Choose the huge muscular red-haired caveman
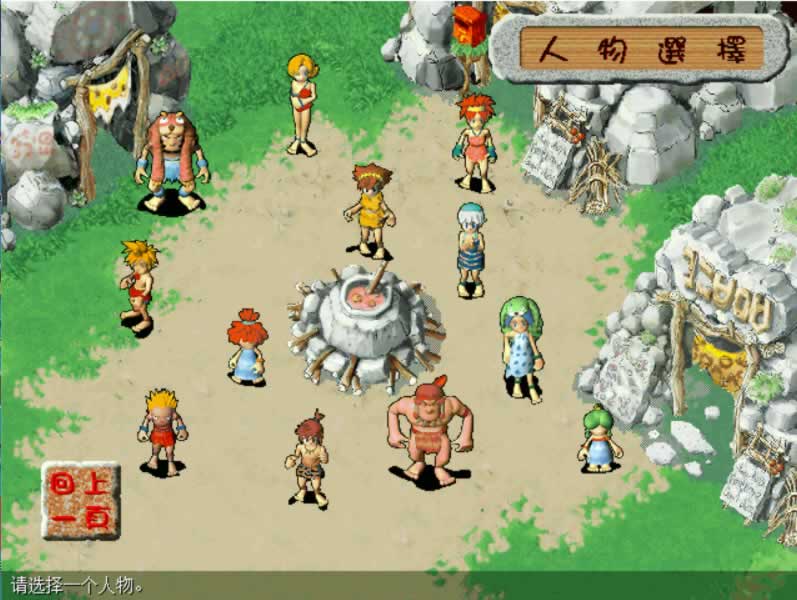Viewport: 797px width, 600px height. click(x=430, y=430)
